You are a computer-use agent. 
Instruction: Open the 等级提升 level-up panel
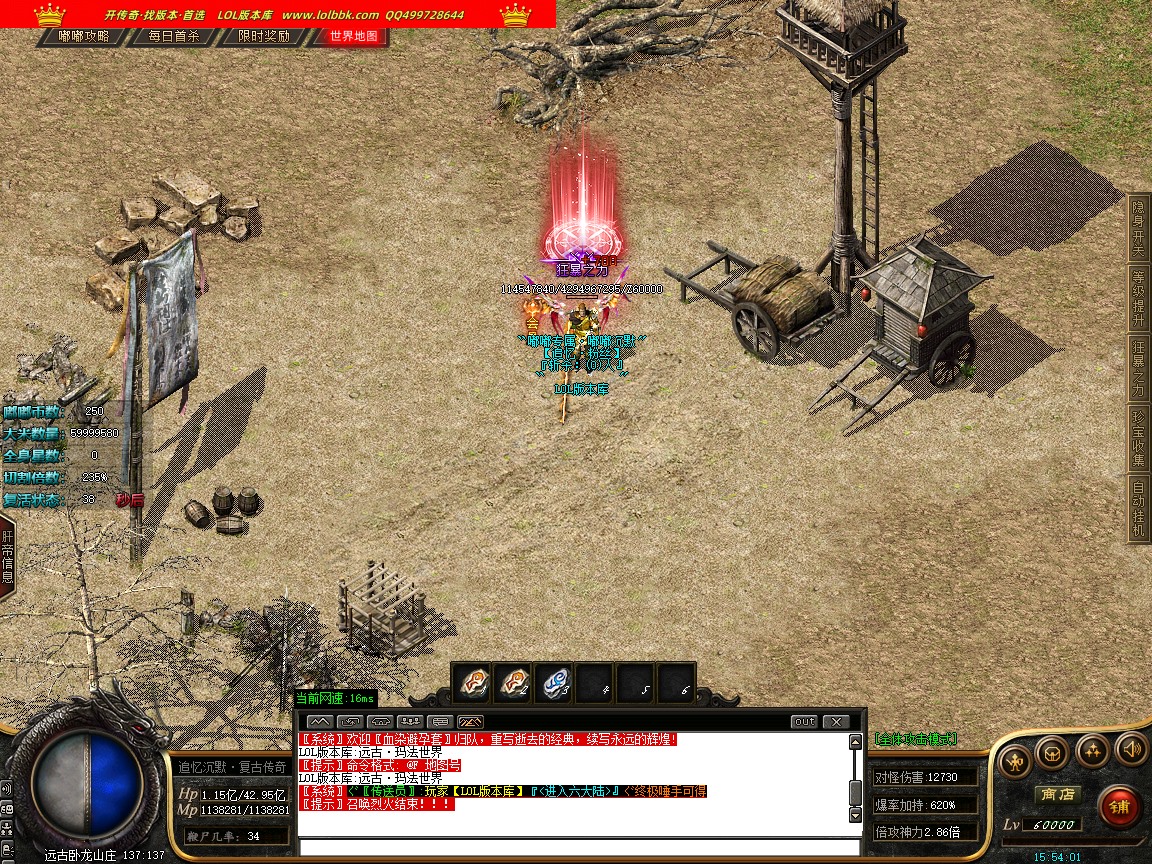pos(1138,297)
